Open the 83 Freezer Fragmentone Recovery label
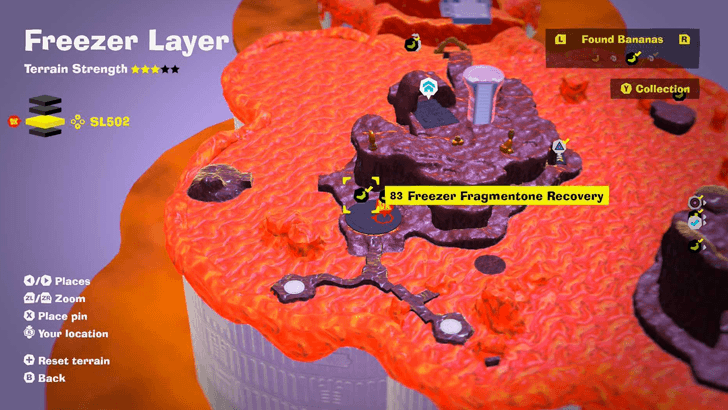Viewport: 728px width, 410px height. pyautogui.click(x=496, y=196)
